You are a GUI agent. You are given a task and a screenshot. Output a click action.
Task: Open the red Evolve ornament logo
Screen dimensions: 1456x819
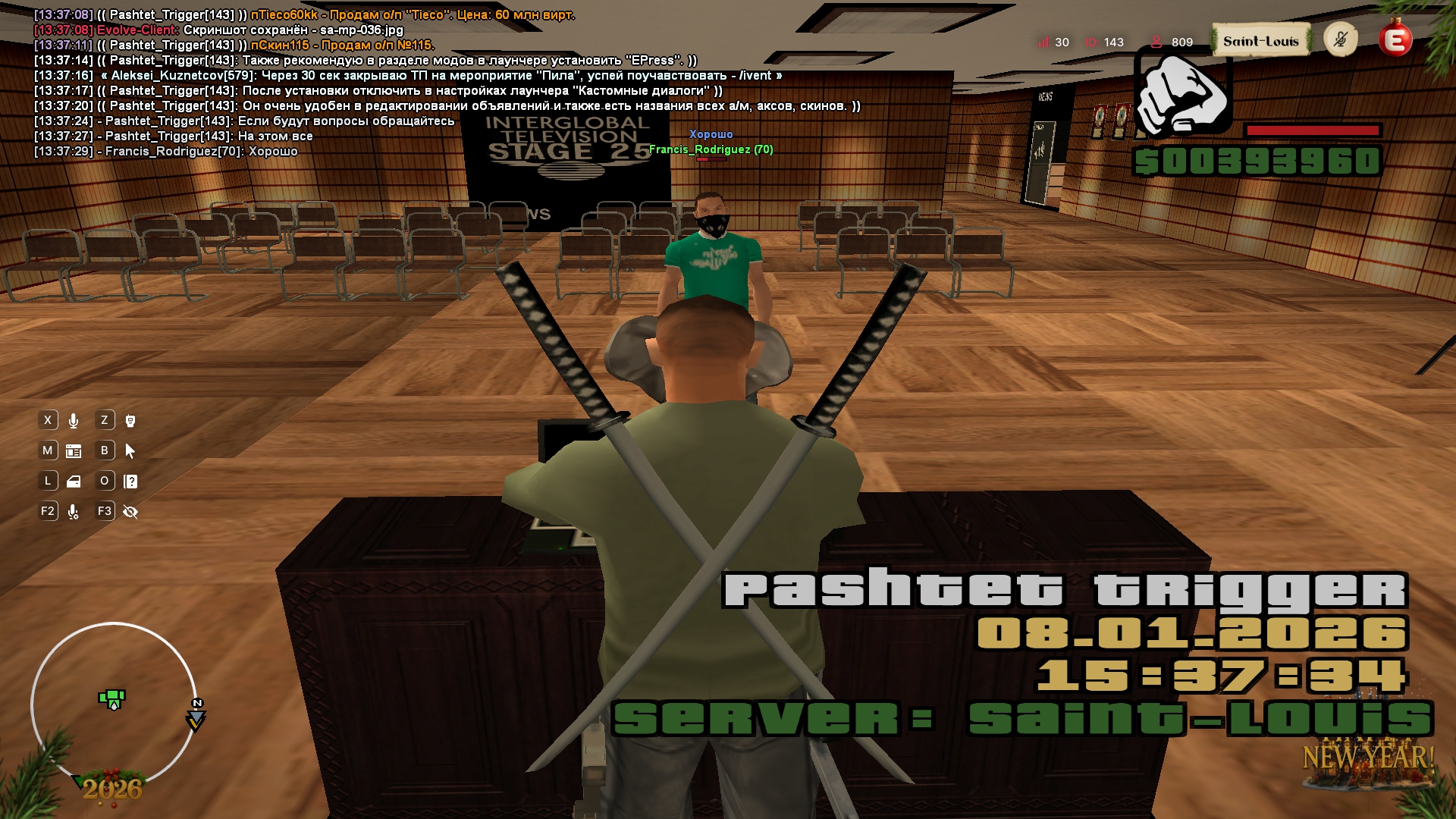coord(1395,39)
